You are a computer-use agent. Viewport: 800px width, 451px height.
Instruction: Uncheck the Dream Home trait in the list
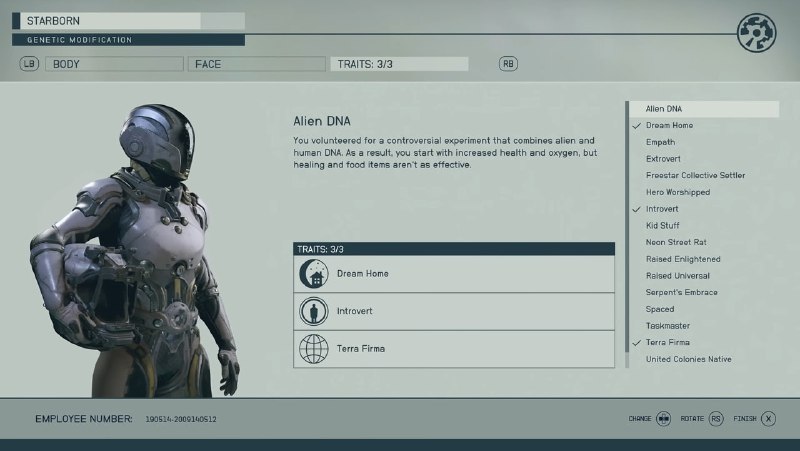[669, 125]
